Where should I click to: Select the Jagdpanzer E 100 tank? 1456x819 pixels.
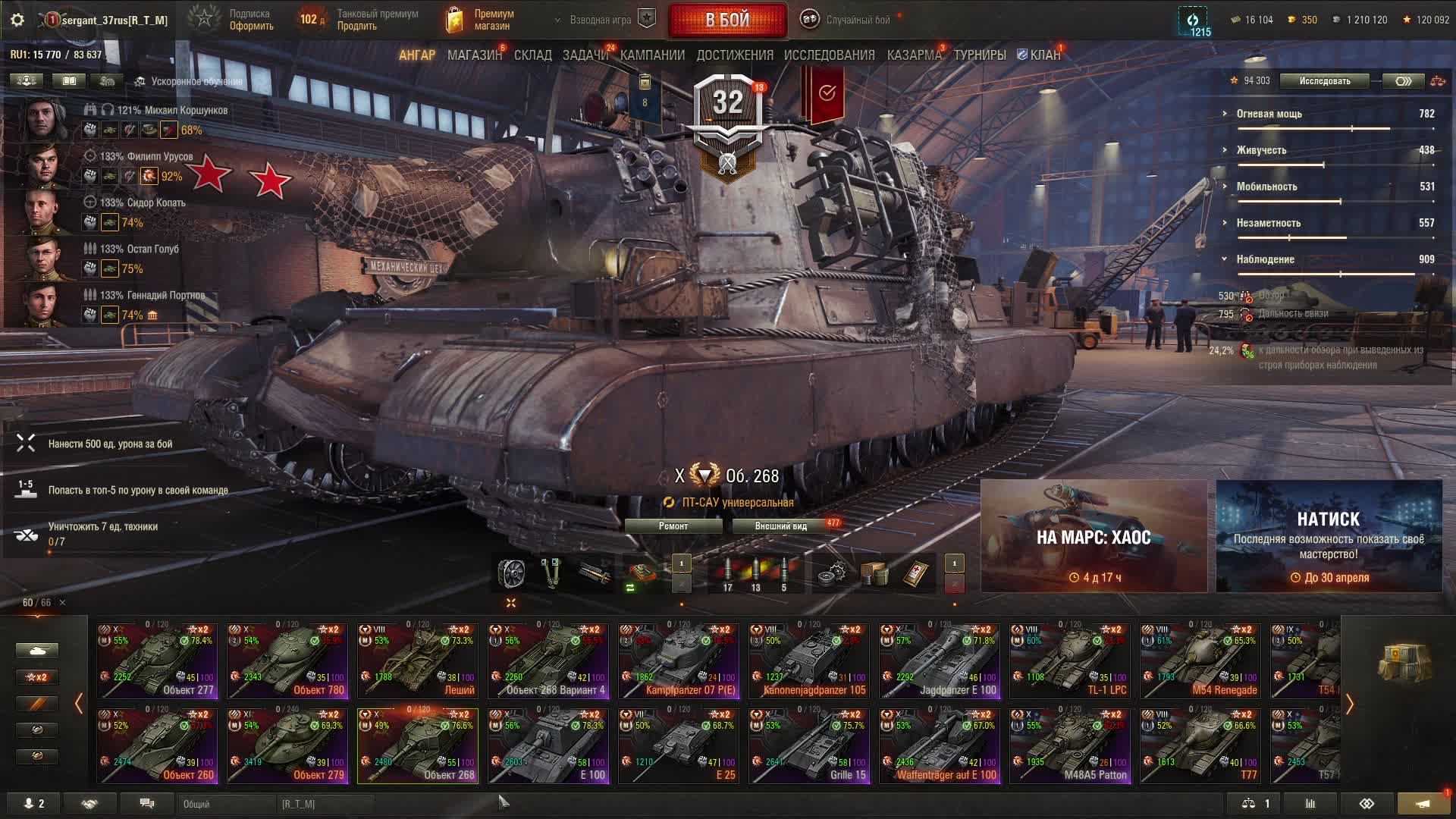pos(940,661)
